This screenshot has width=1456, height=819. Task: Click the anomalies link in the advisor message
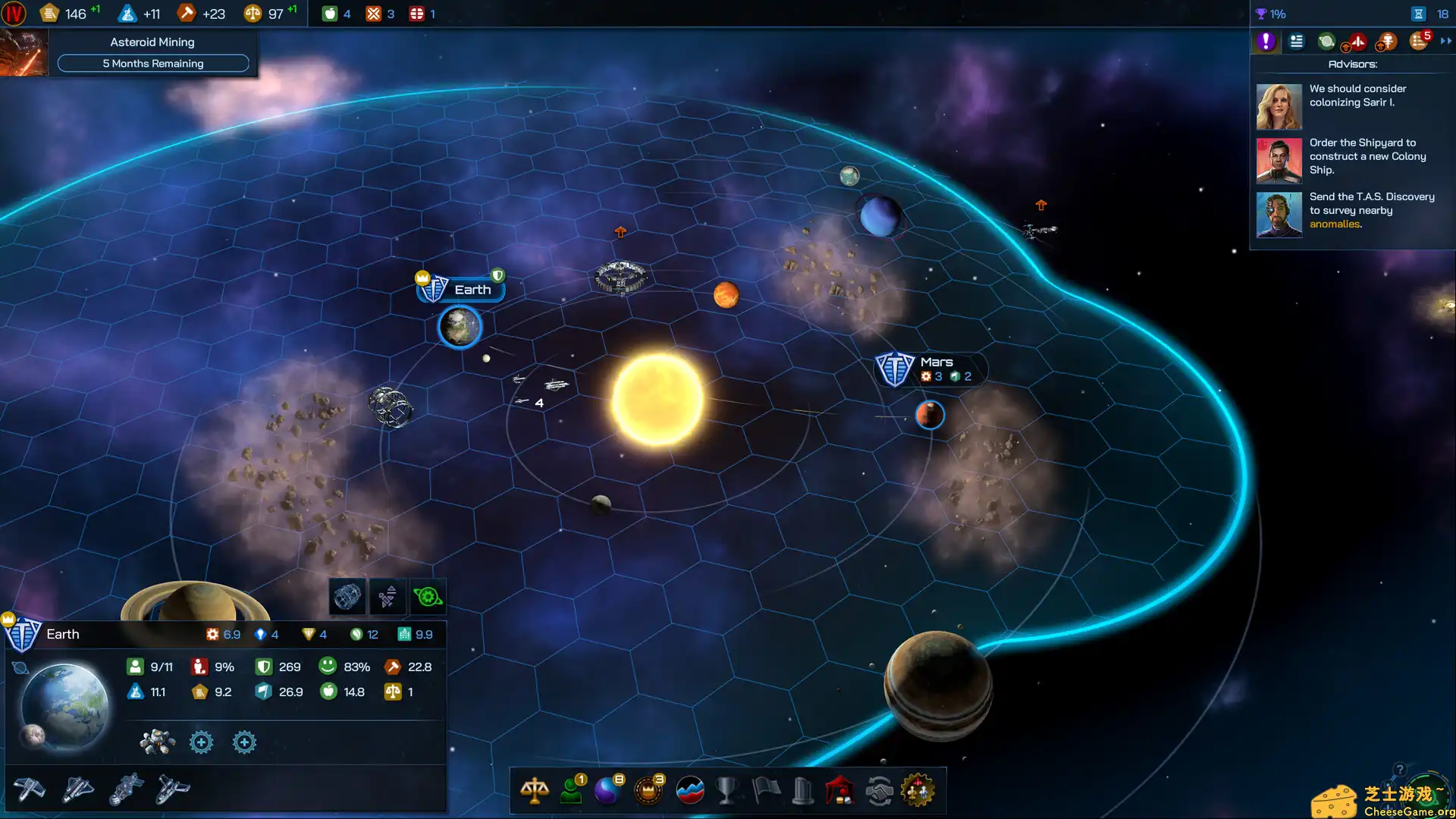coord(1335,224)
